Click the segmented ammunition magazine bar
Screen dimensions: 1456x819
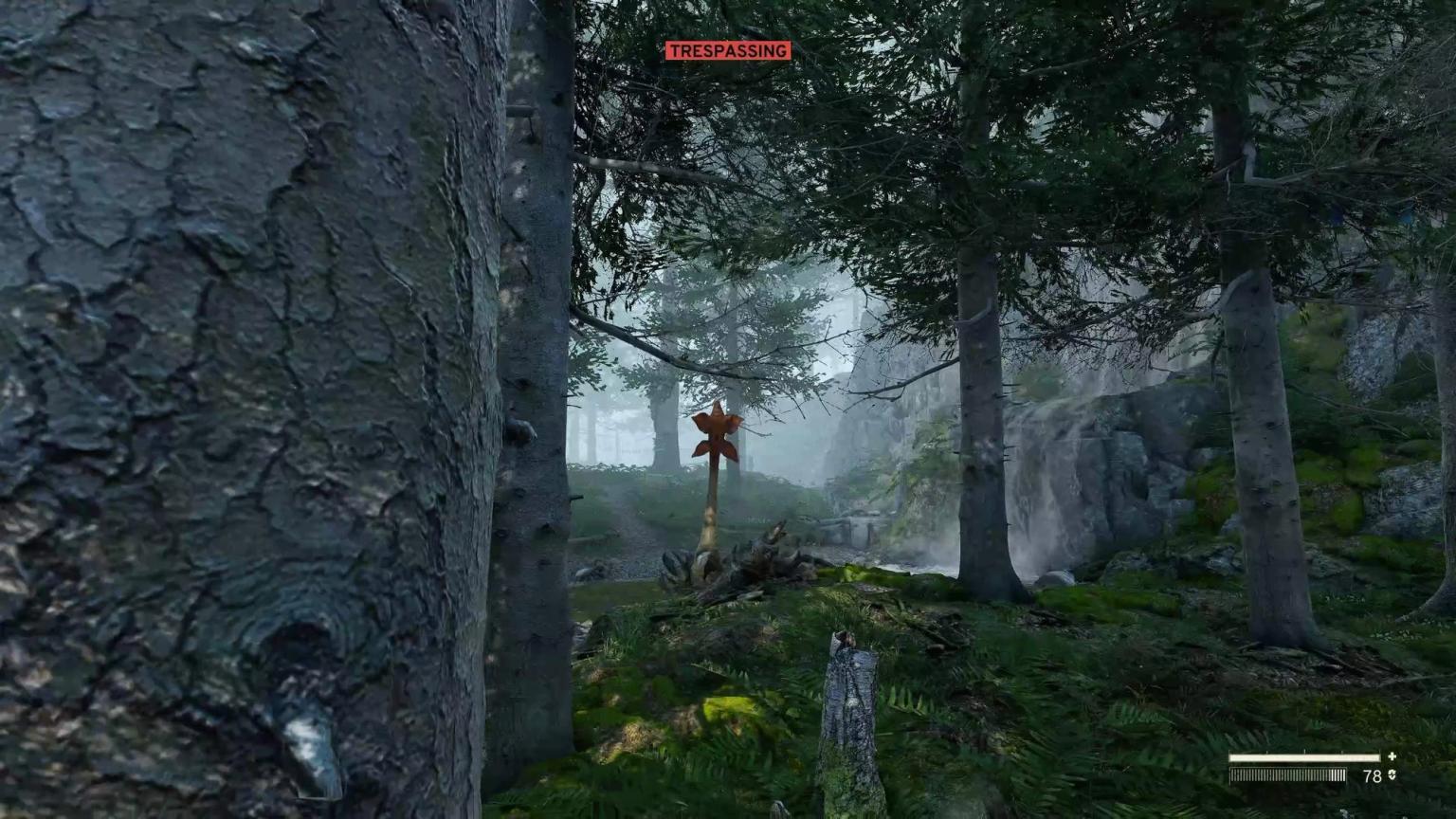pos(1287,774)
